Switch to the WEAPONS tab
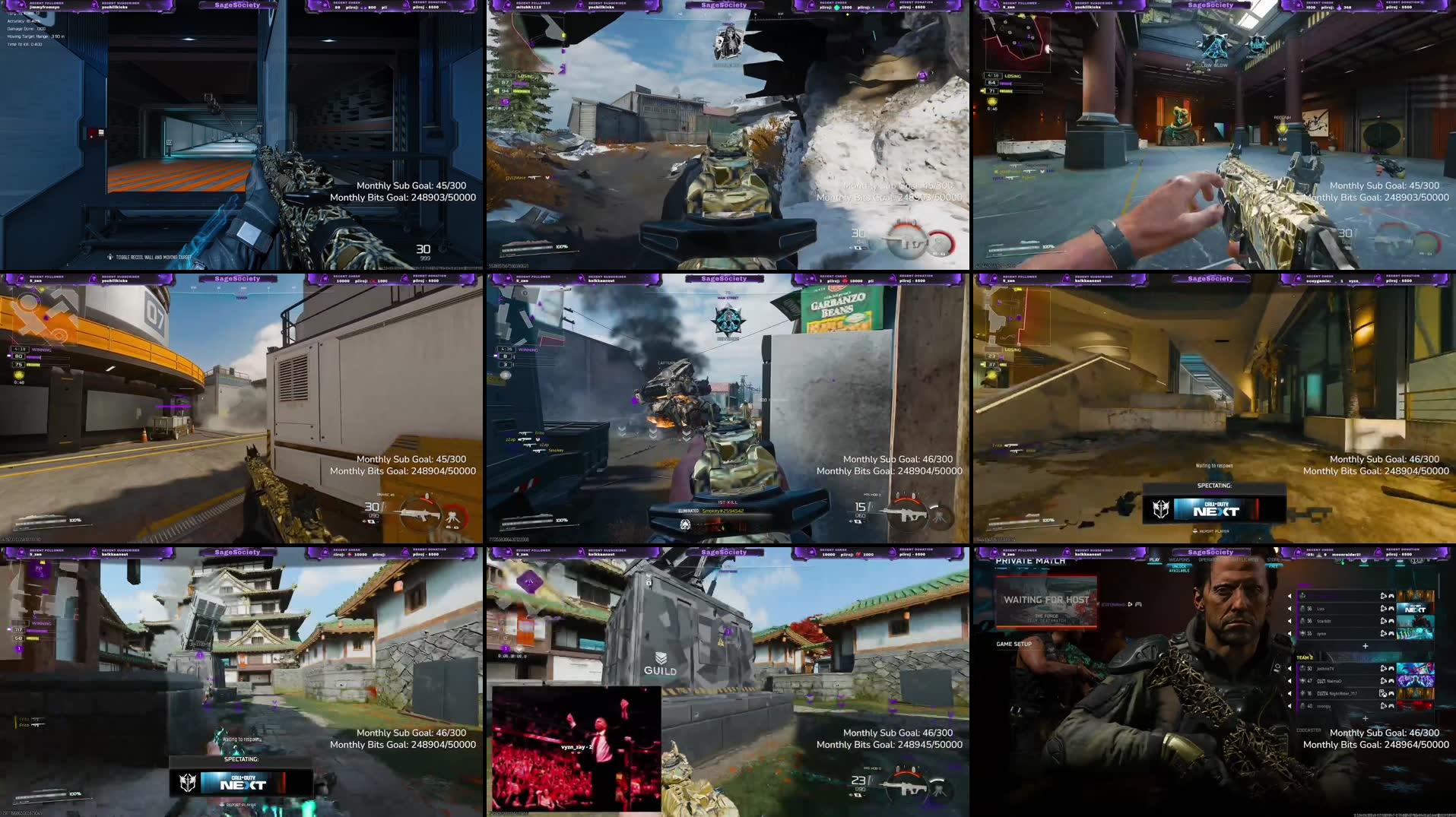This screenshot has height=817, width=1456. pyautogui.click(x=1180, y=559)
